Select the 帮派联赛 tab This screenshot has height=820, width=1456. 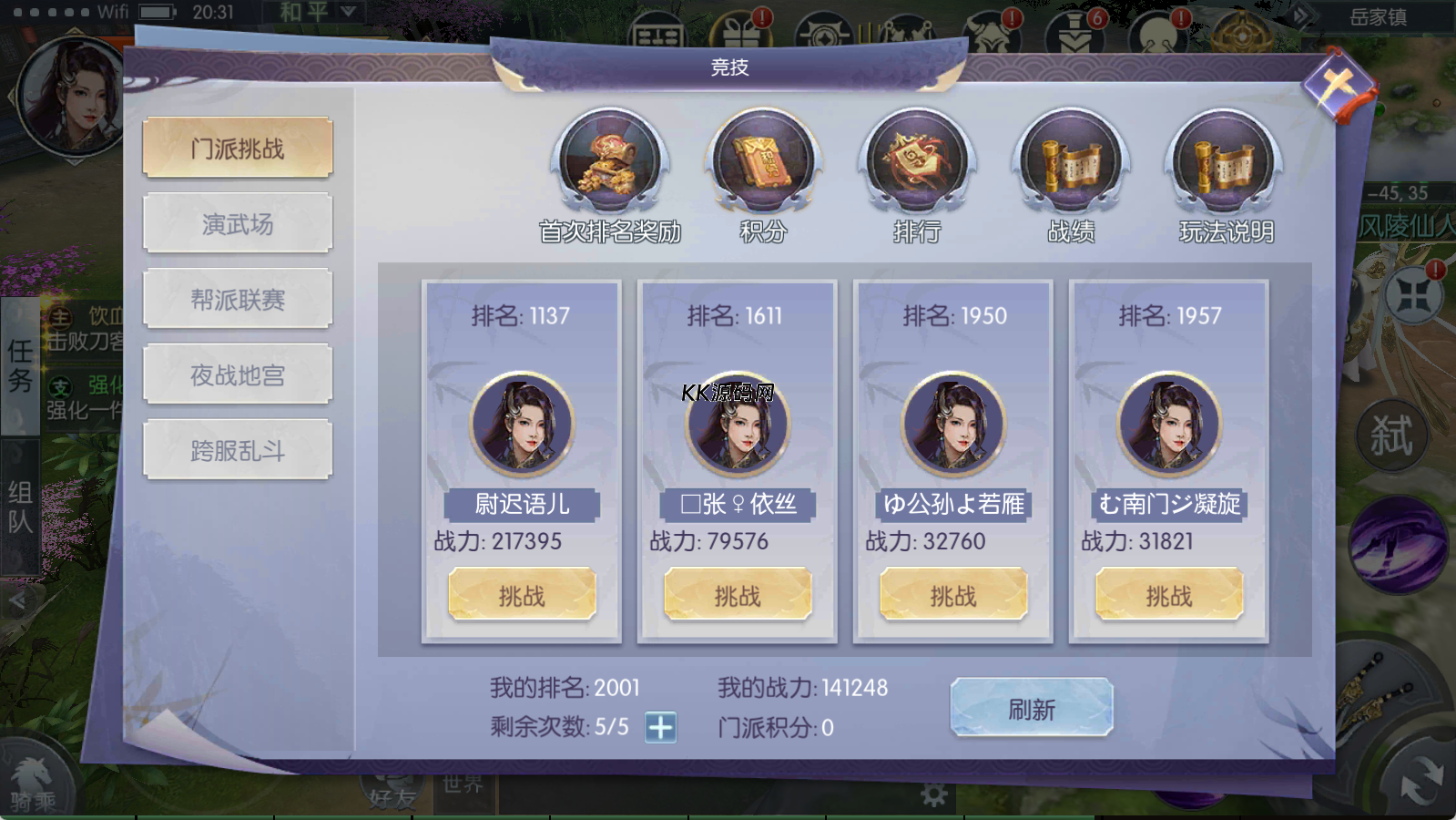click(x=238, y=299)
